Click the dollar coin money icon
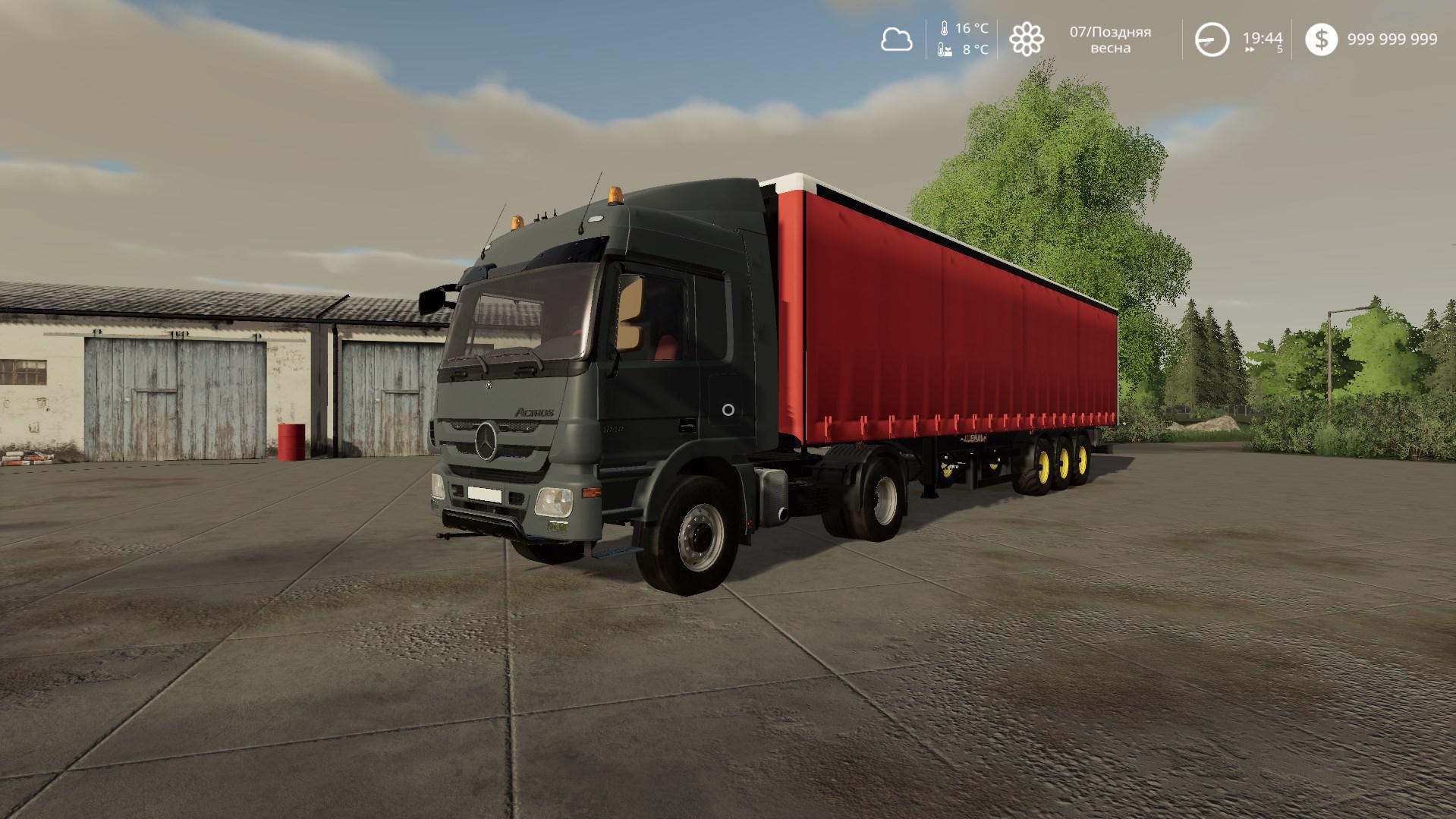The image size is (1456, 819). pyautogui.click(x=1322, y=40)
